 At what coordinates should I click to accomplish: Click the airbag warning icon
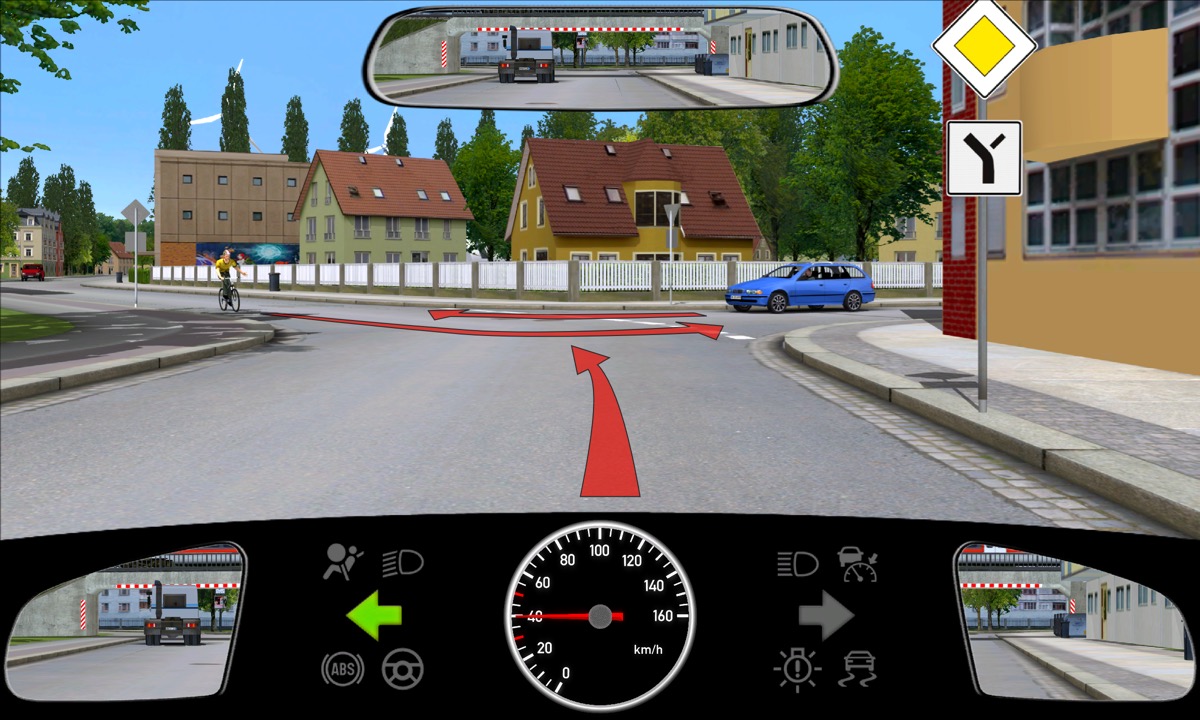[343, 562]
